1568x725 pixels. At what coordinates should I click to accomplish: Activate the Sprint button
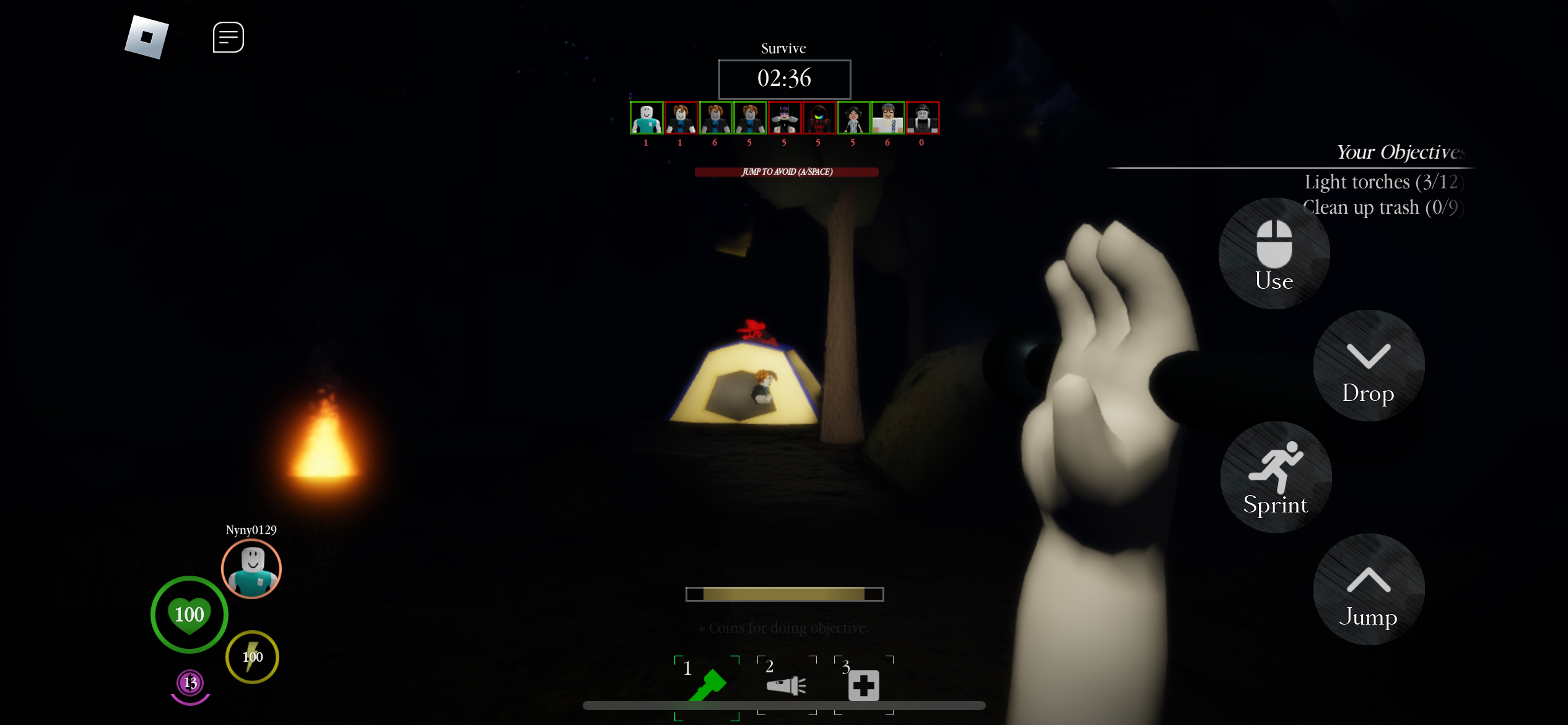pos(1275,477)
